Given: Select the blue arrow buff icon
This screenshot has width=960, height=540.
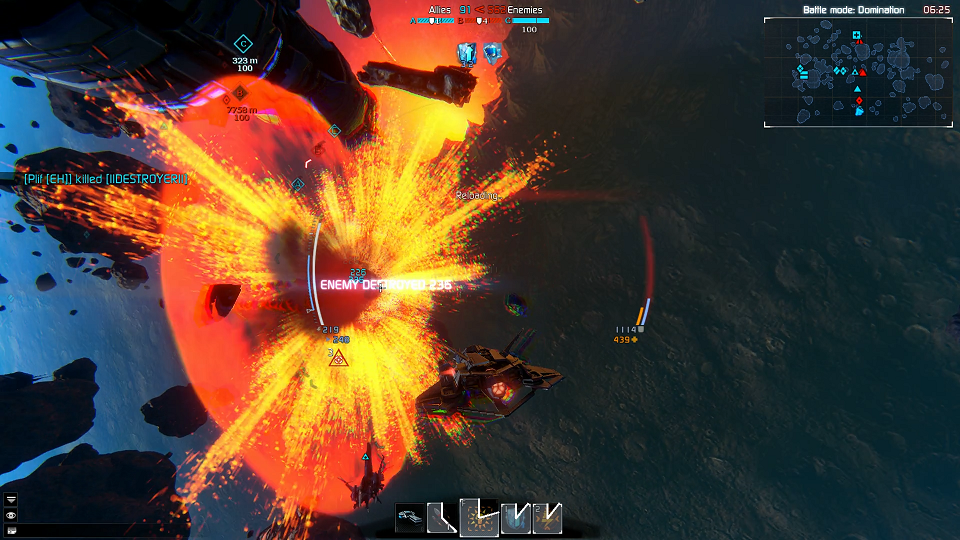Looking at the screenshot, I should pos(467,52).
